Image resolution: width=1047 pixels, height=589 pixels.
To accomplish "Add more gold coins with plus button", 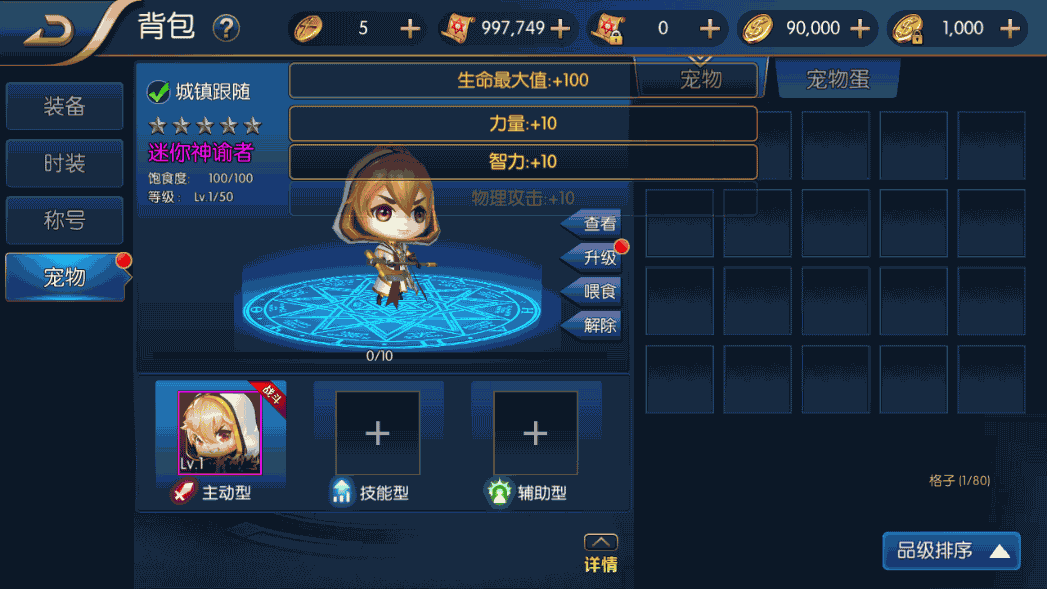I will click(859, 28).
